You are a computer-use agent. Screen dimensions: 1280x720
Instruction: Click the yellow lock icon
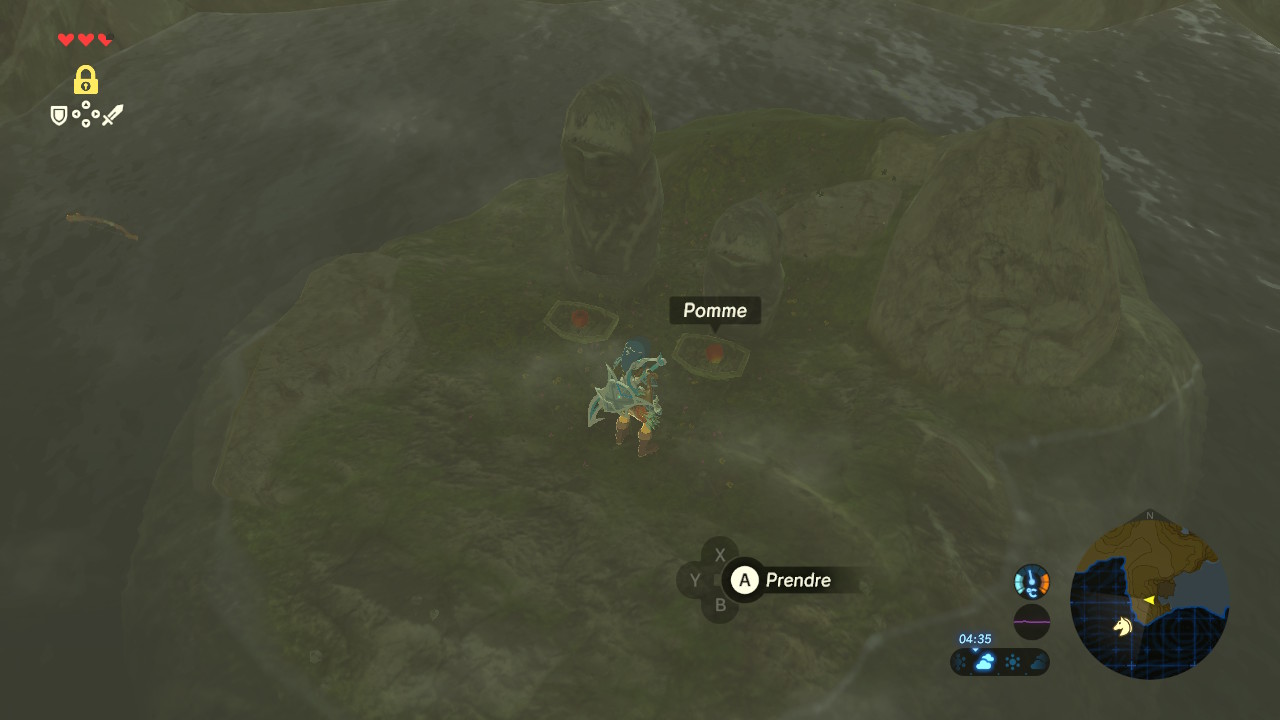pyautogui.click(x=86, y=80)
